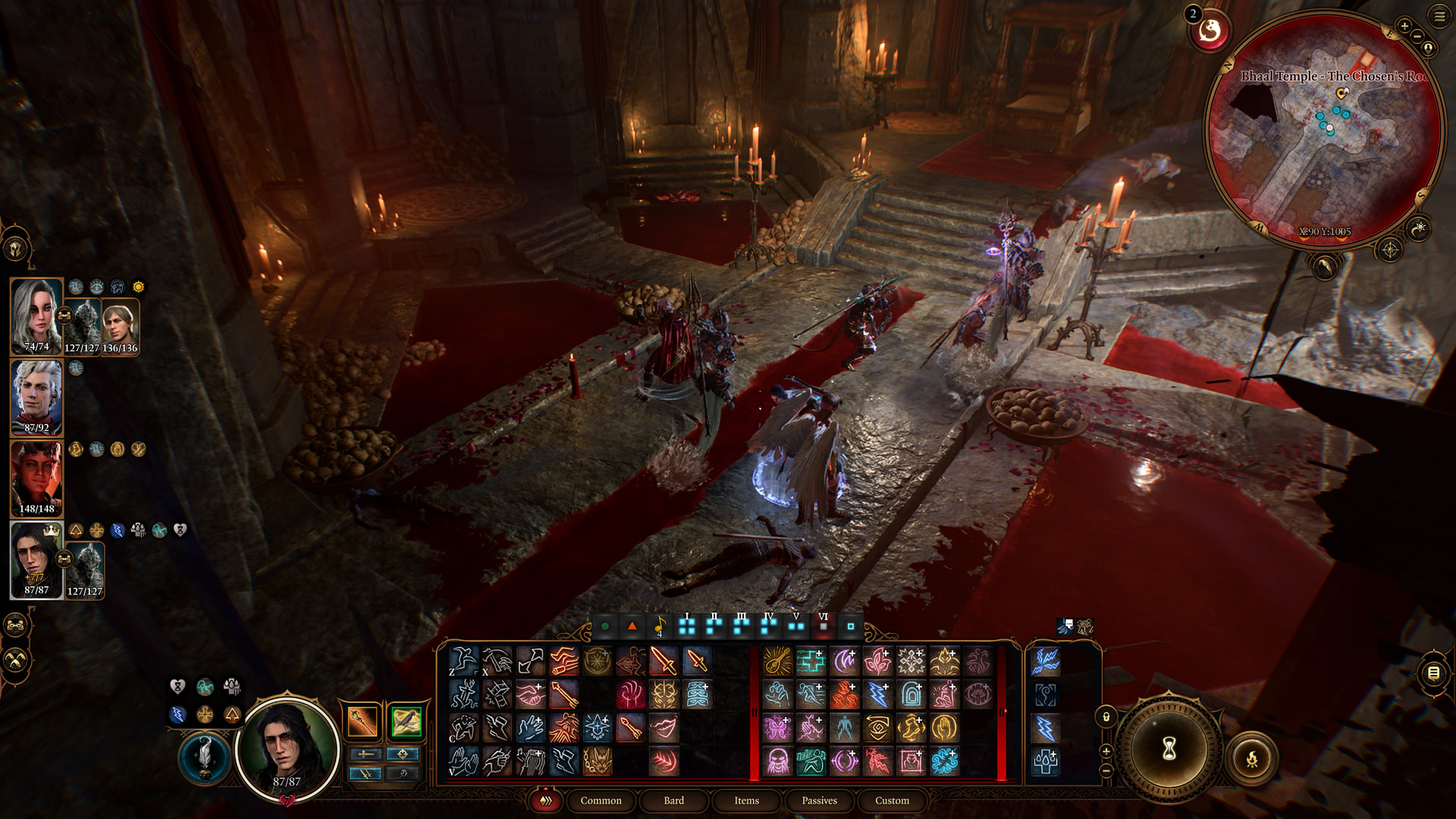
Task: Cast the pink butterfly spell
Action: coord(777,728)
